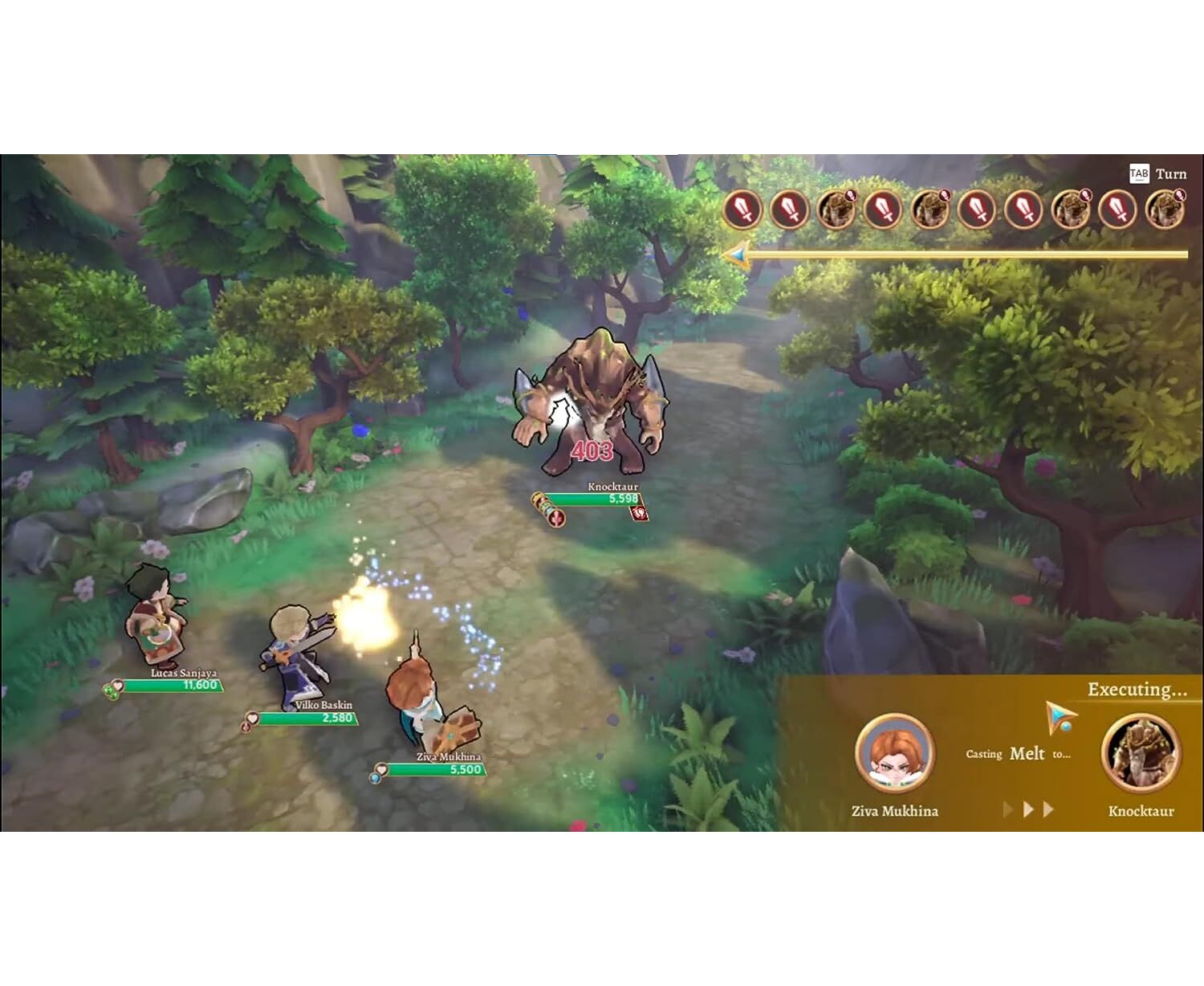Check the blue orb status icon on Ziva Mukhina
1204x986 pixels.
point(375,777)
